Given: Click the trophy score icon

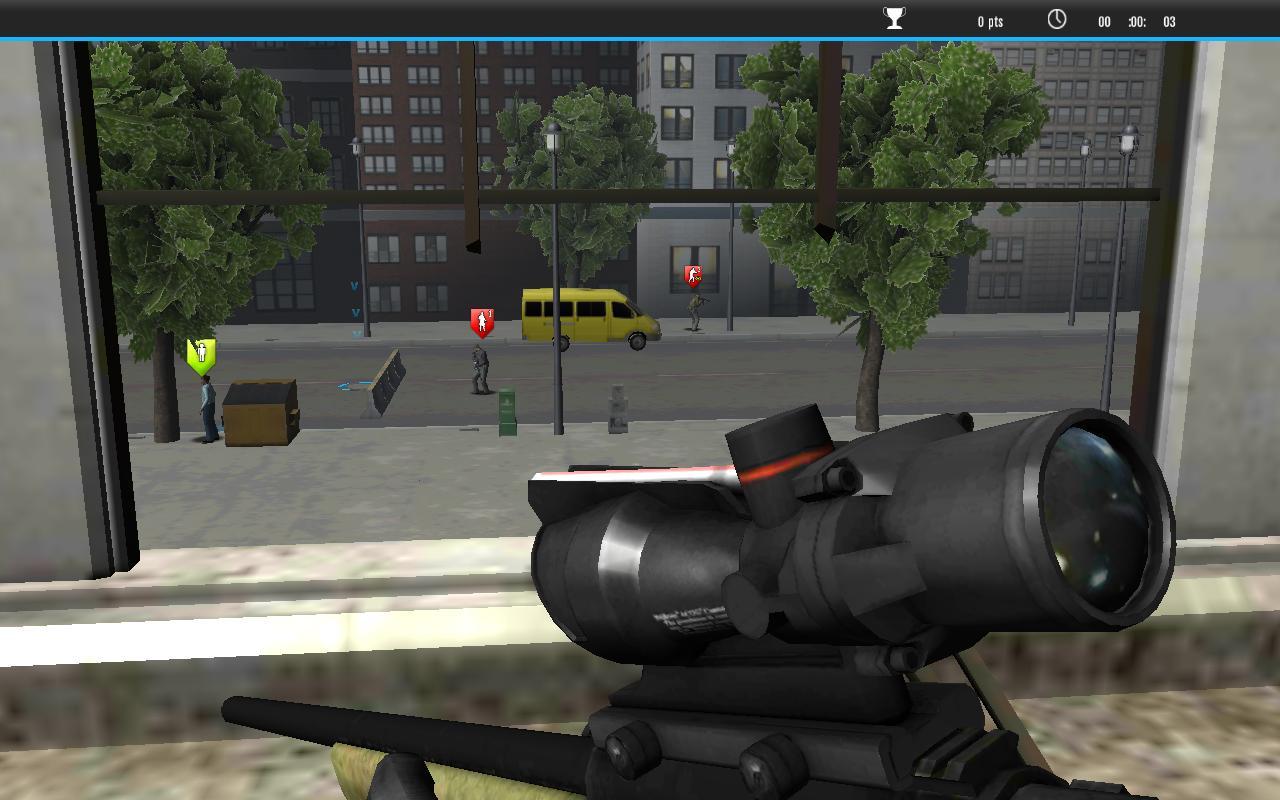Looking at the screenshot, I should [893, 17].
